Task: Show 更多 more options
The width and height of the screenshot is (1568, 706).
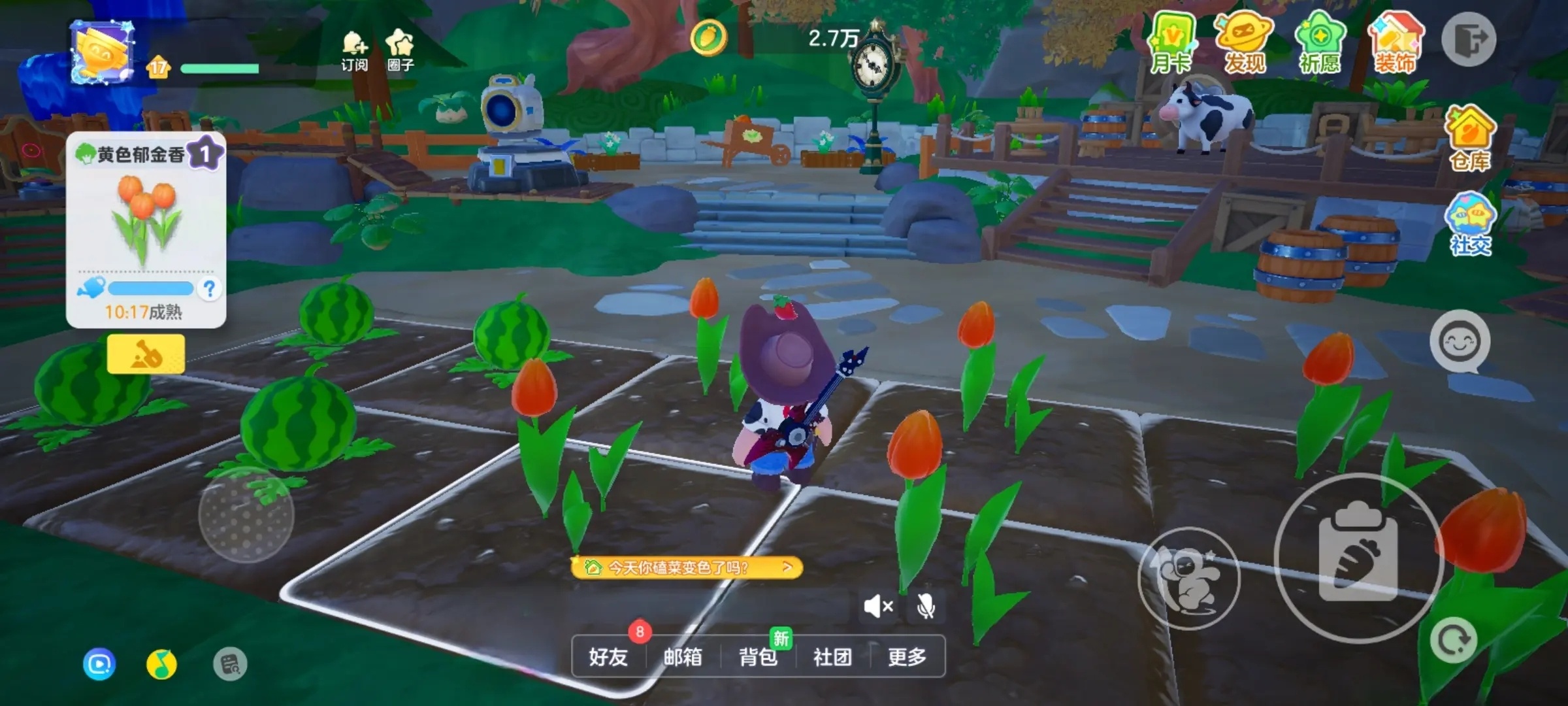Action: [x=907, y=656]
